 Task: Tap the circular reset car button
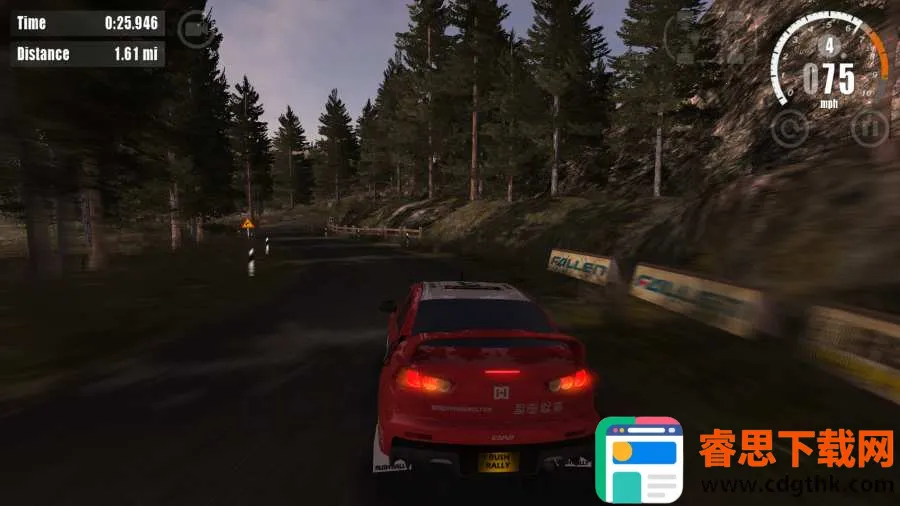tap(790, 128)
